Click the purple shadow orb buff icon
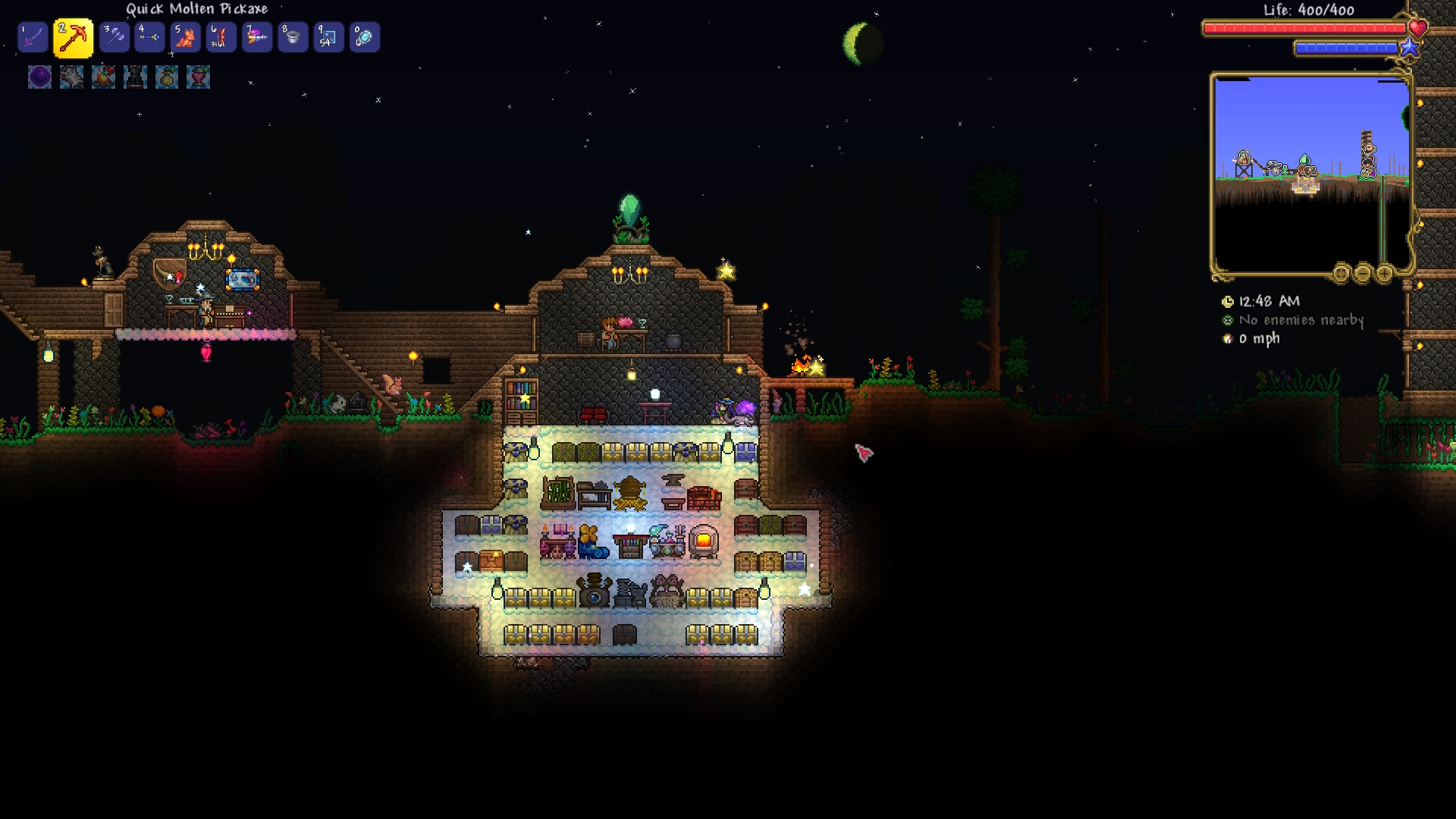The height and width of the screenshot is (819, 1456). (39, 77)
